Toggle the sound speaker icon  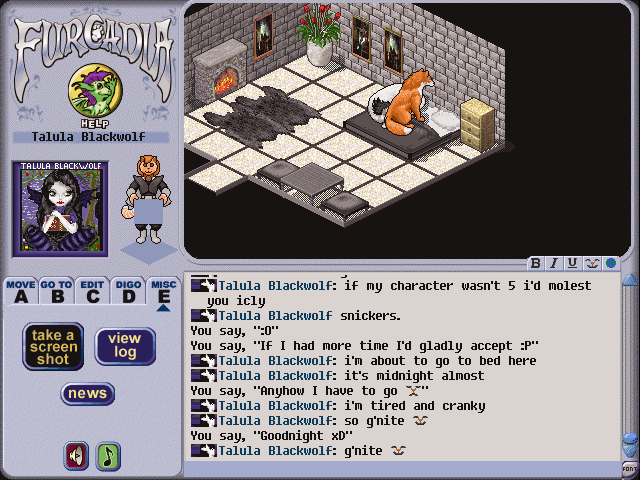click(x=75, y=455)
